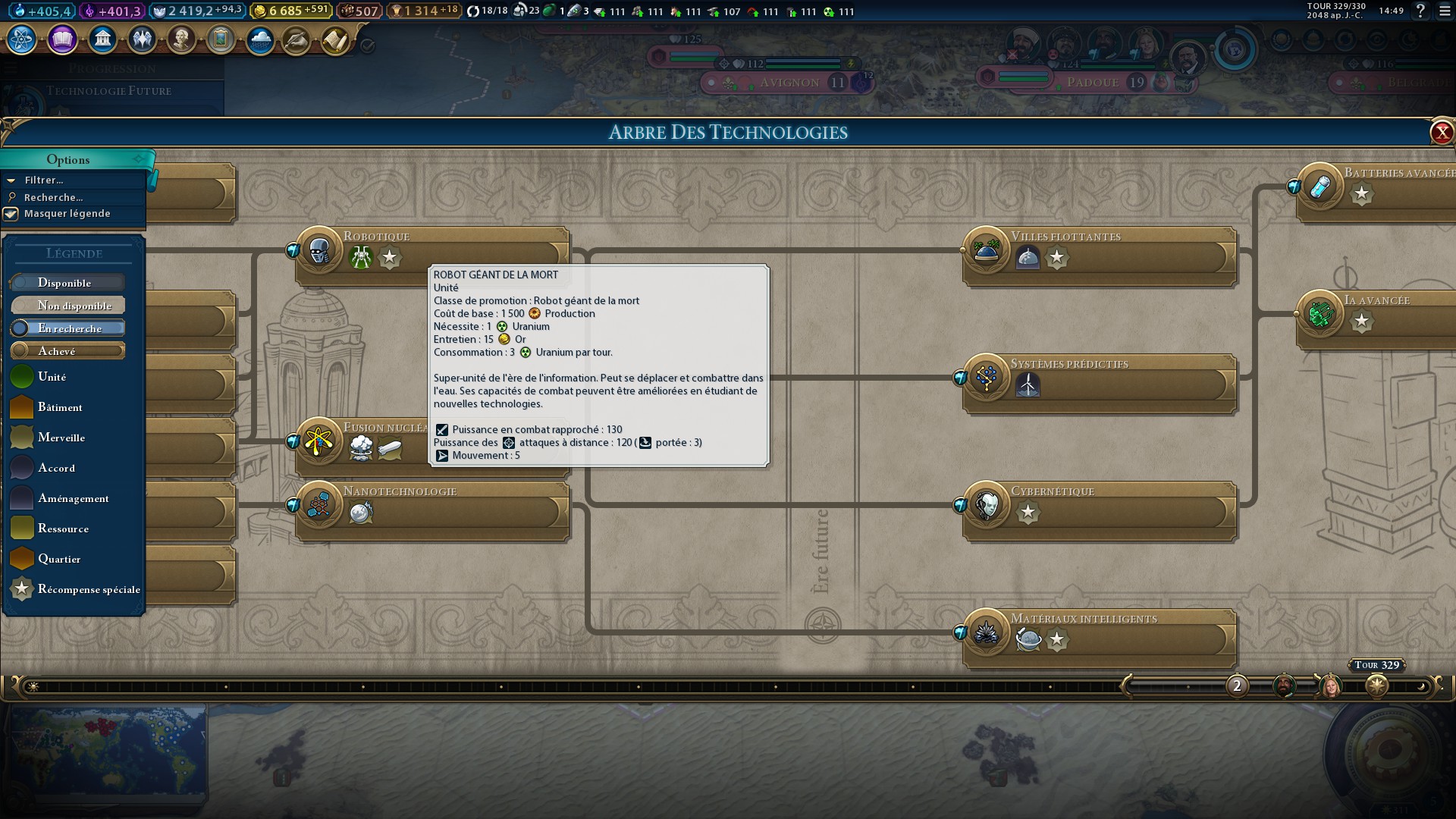This screenshot has width=1456, height=819.
Task: Open the Religion screen (wings icon)
Action: click(143, 39)
